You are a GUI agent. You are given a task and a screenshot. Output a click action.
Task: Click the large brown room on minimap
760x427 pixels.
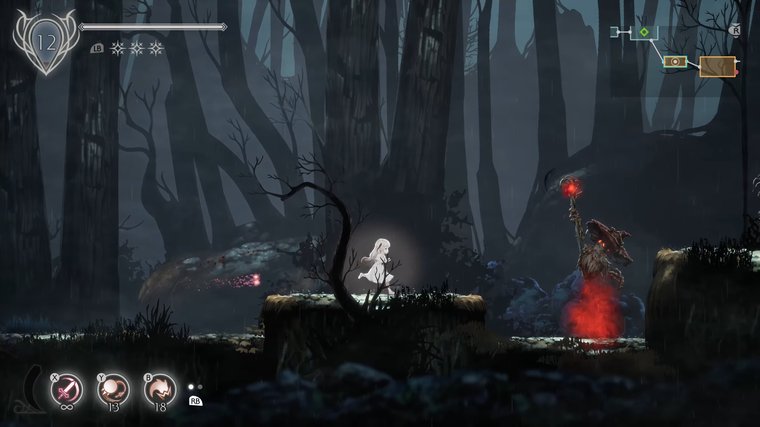coord(717,67)
